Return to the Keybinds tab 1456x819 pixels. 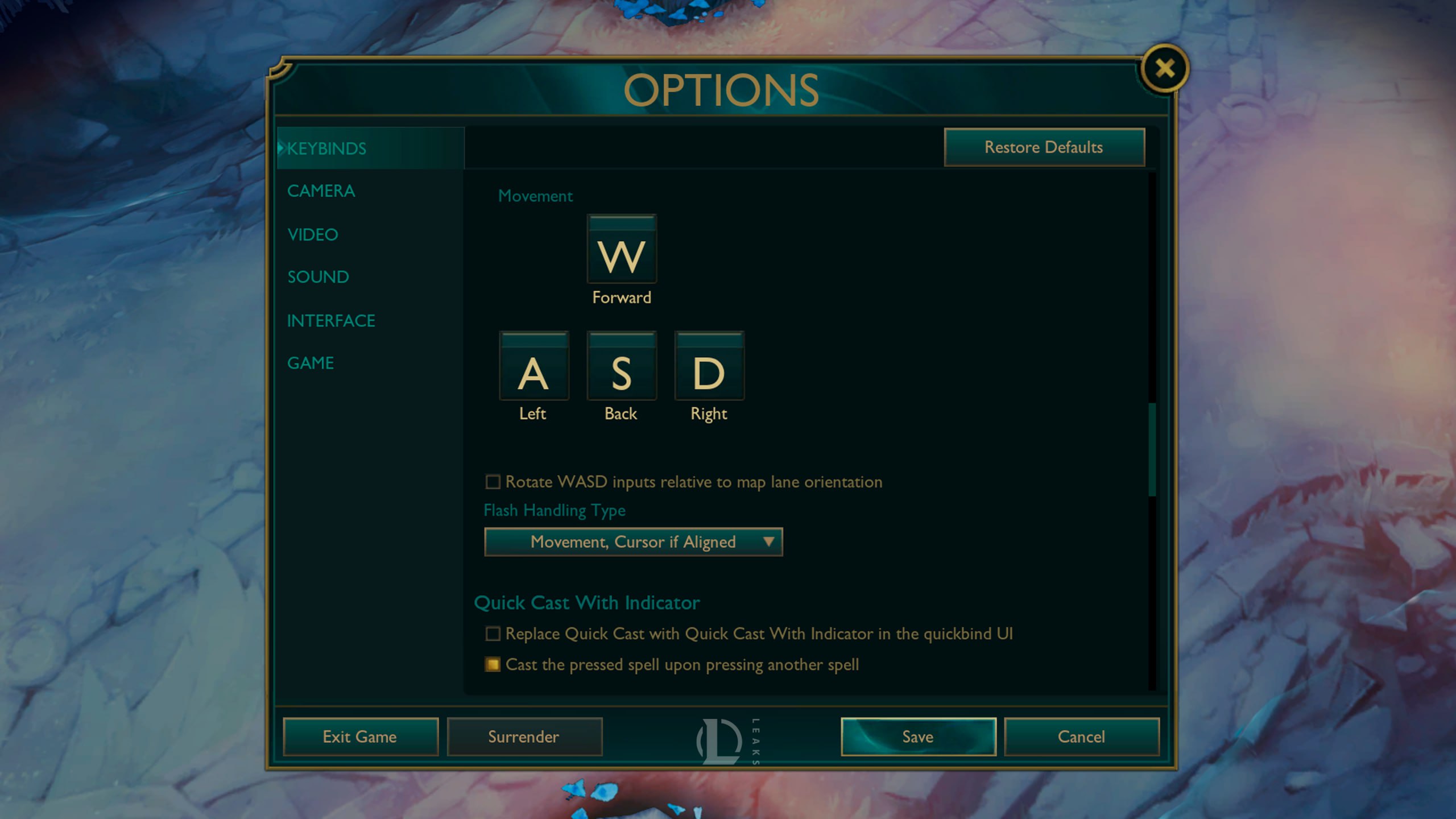tap(326, 148)
